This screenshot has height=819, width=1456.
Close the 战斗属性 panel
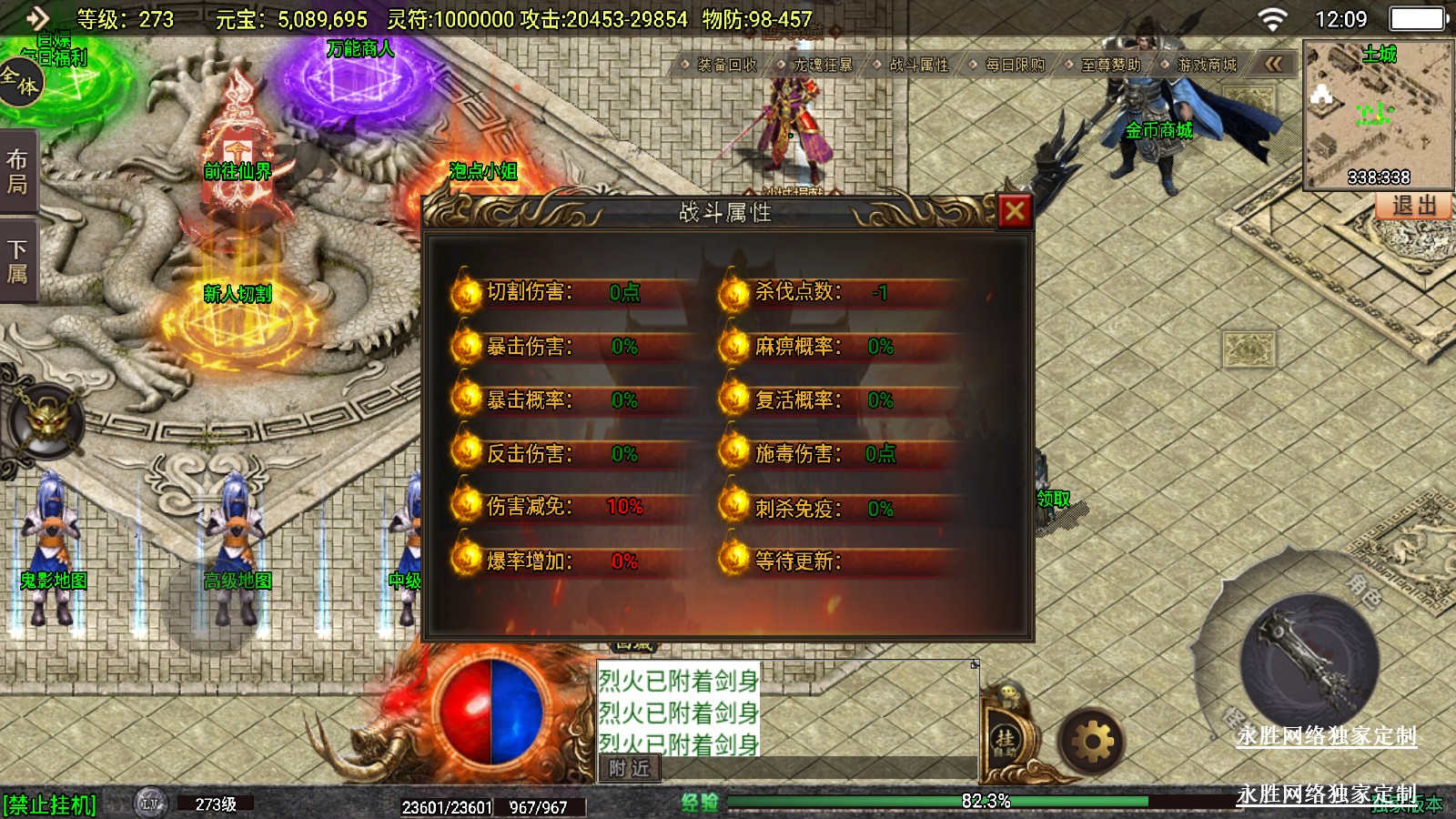(x=1015, y=211)
